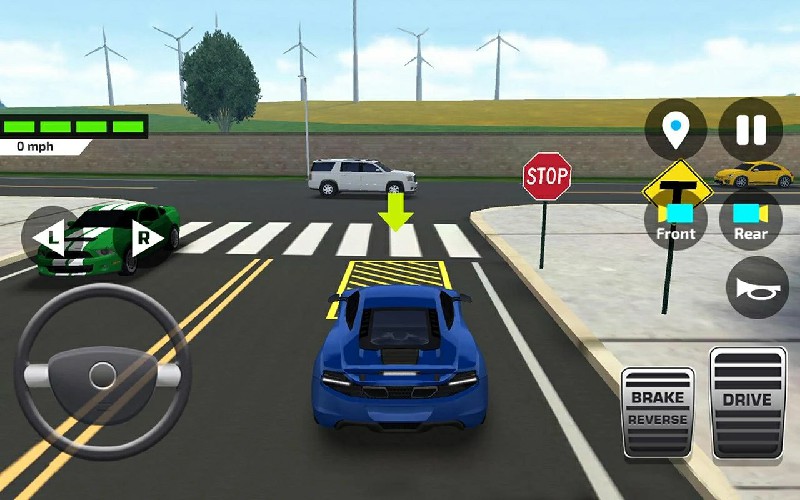Open the map location pin button
The height and width of the screenshot is (500, 800).
[676, 130]
